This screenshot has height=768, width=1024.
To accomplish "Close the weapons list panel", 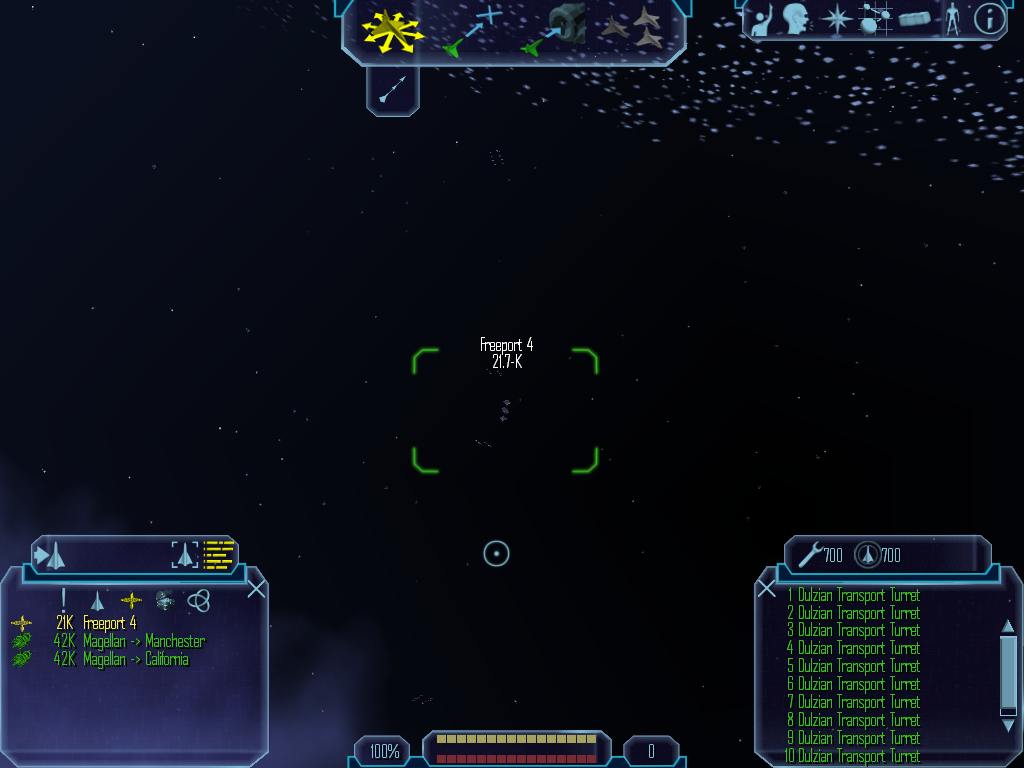I will (x=767, y=589).
